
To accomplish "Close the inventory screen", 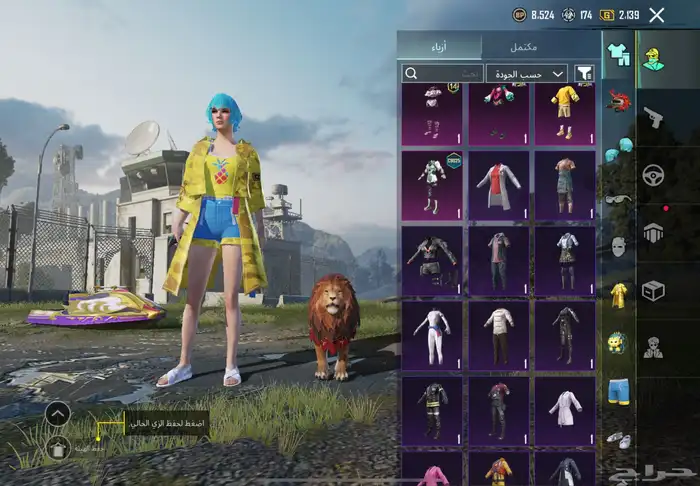I will pos(656,15).
